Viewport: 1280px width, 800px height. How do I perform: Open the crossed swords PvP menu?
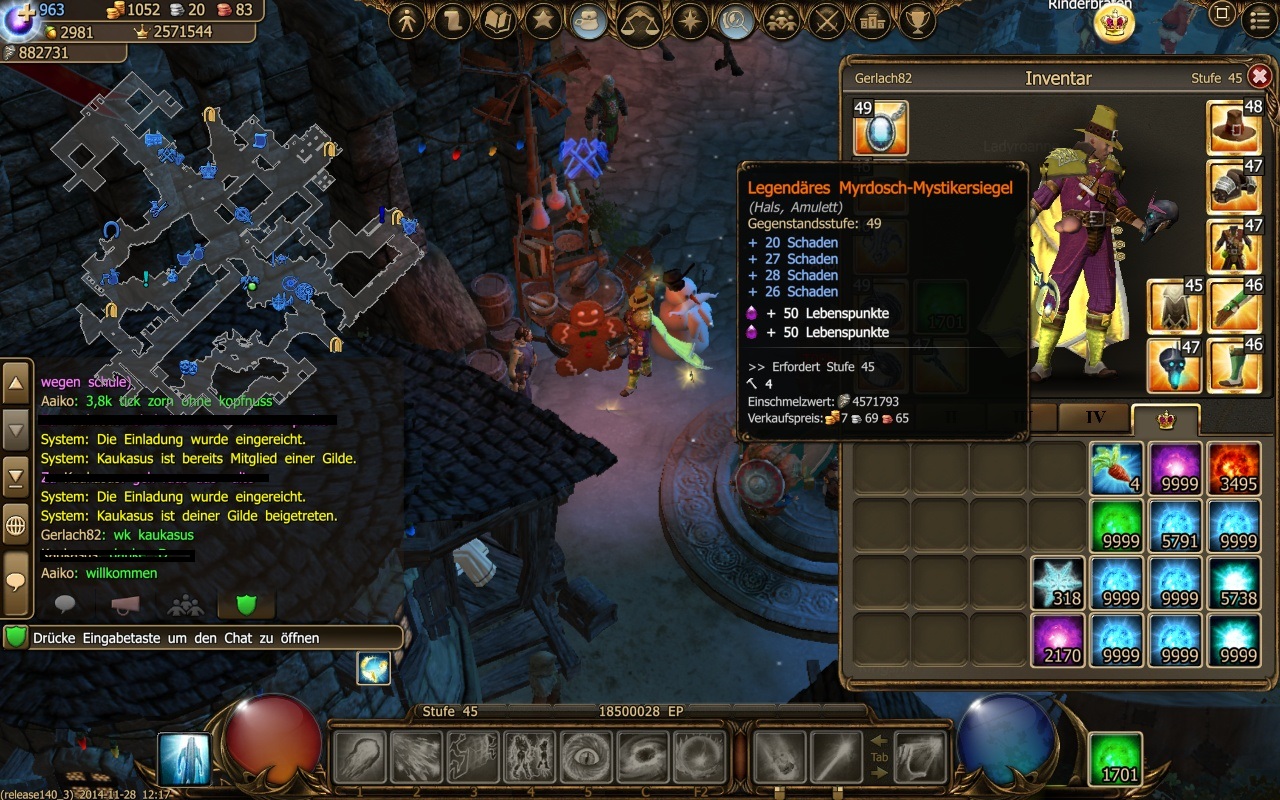826,21
